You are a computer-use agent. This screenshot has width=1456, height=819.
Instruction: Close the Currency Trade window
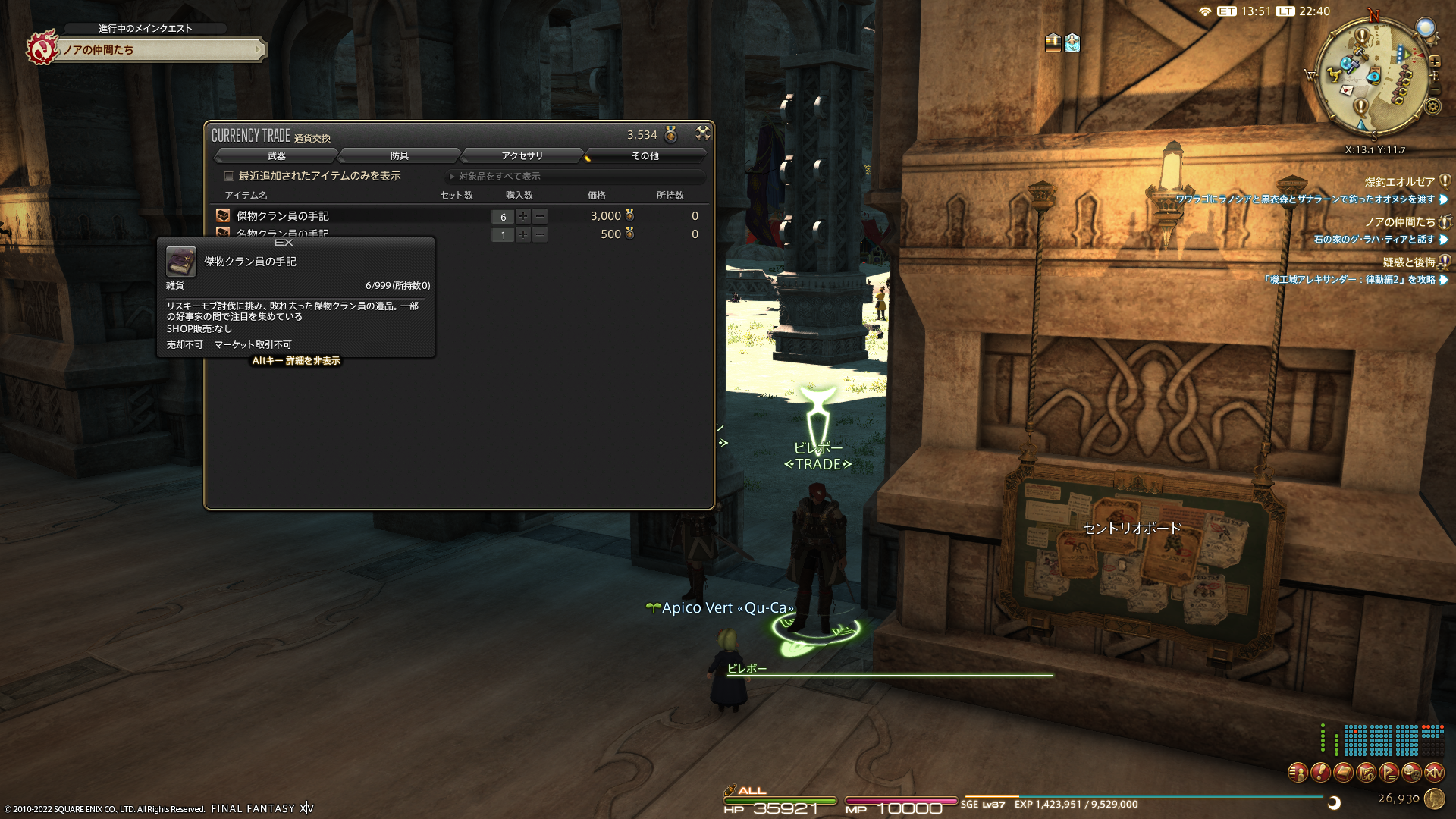pos(703,133)
